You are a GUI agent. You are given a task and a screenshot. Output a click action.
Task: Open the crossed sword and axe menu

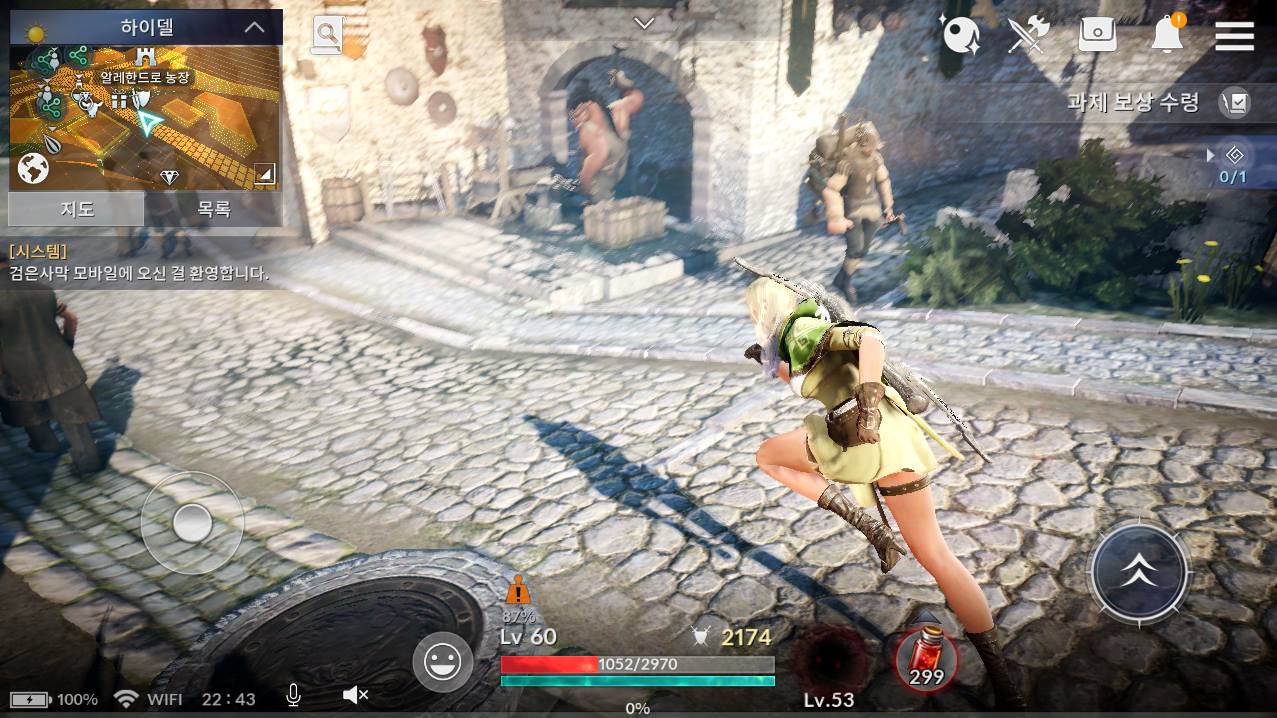1027,35
